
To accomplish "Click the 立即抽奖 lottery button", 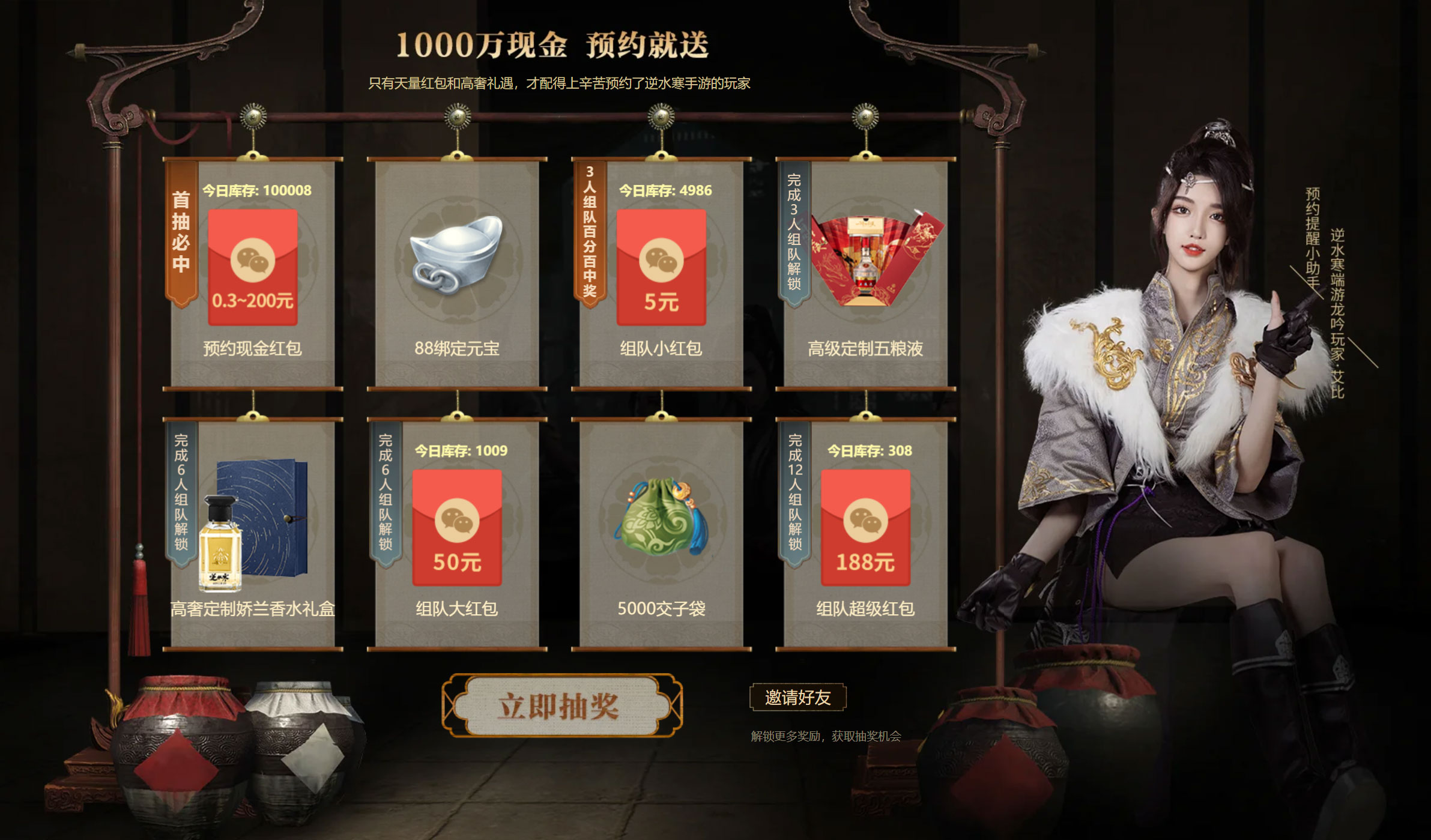I will [x=563, y=706].
